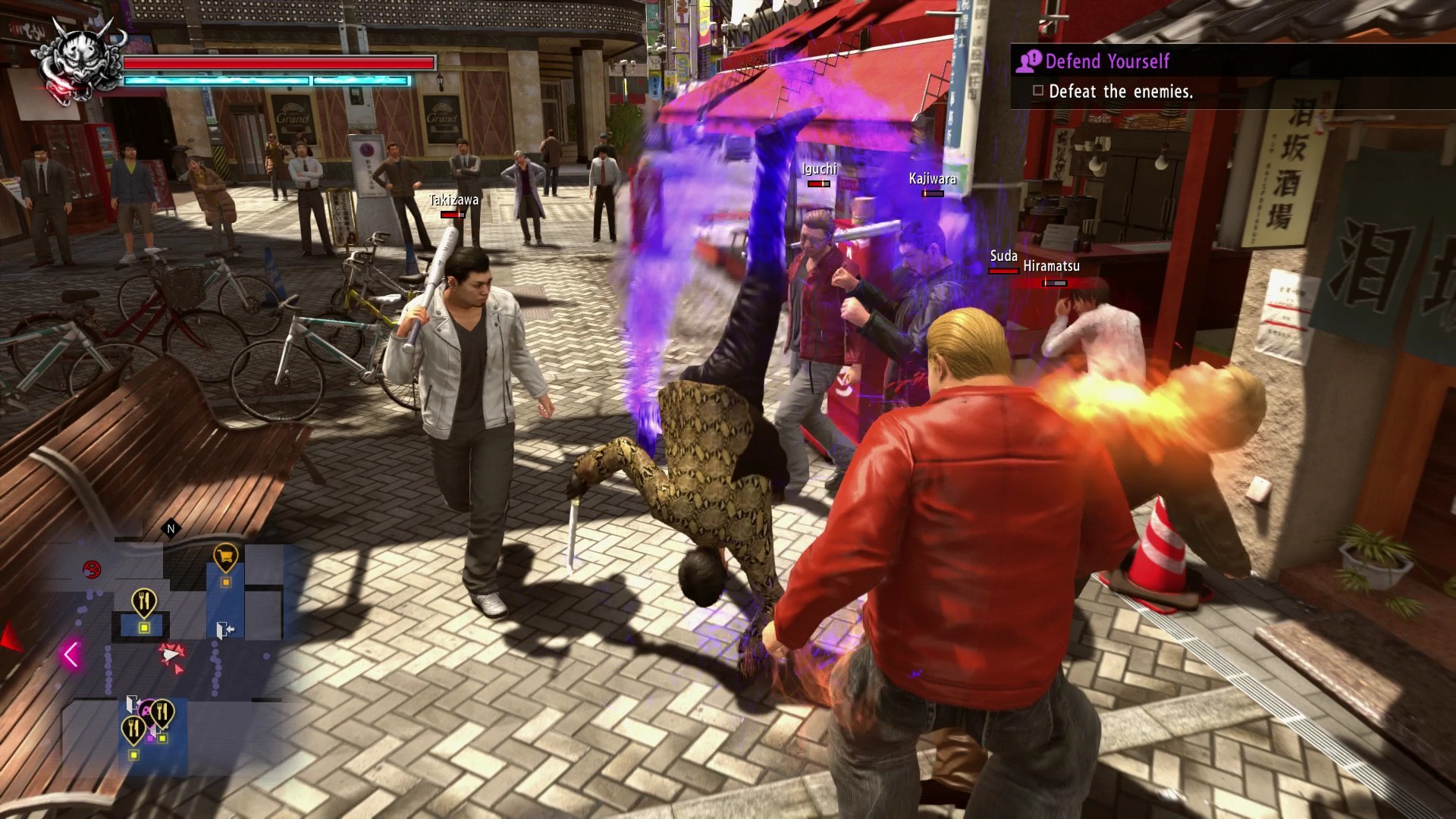This screenshot has width=1456, height=819.
Task: Select the white player arrow on minimap
Action: (170, 653)
